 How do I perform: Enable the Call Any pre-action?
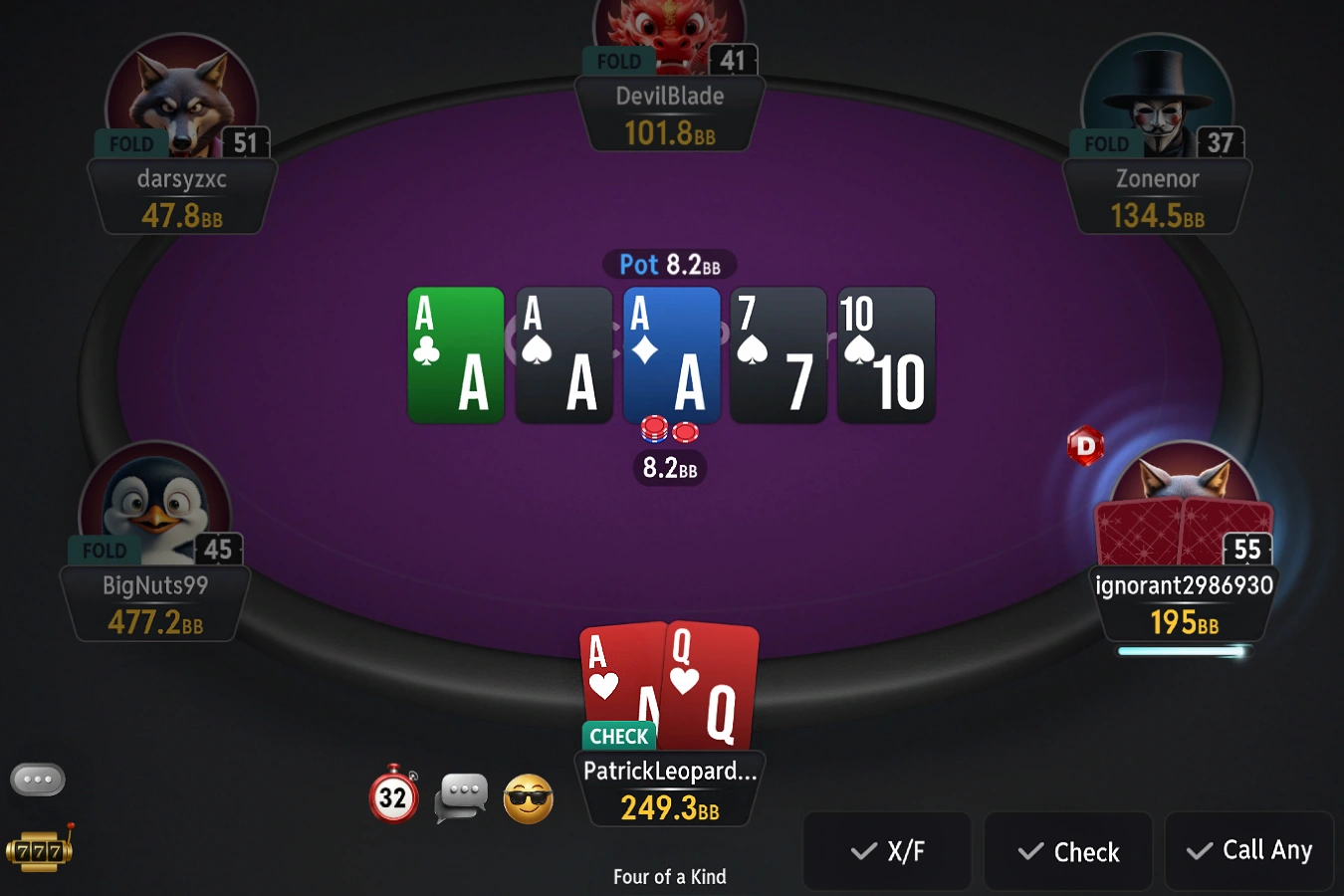pyautogui.click(x=1249, y=850)
